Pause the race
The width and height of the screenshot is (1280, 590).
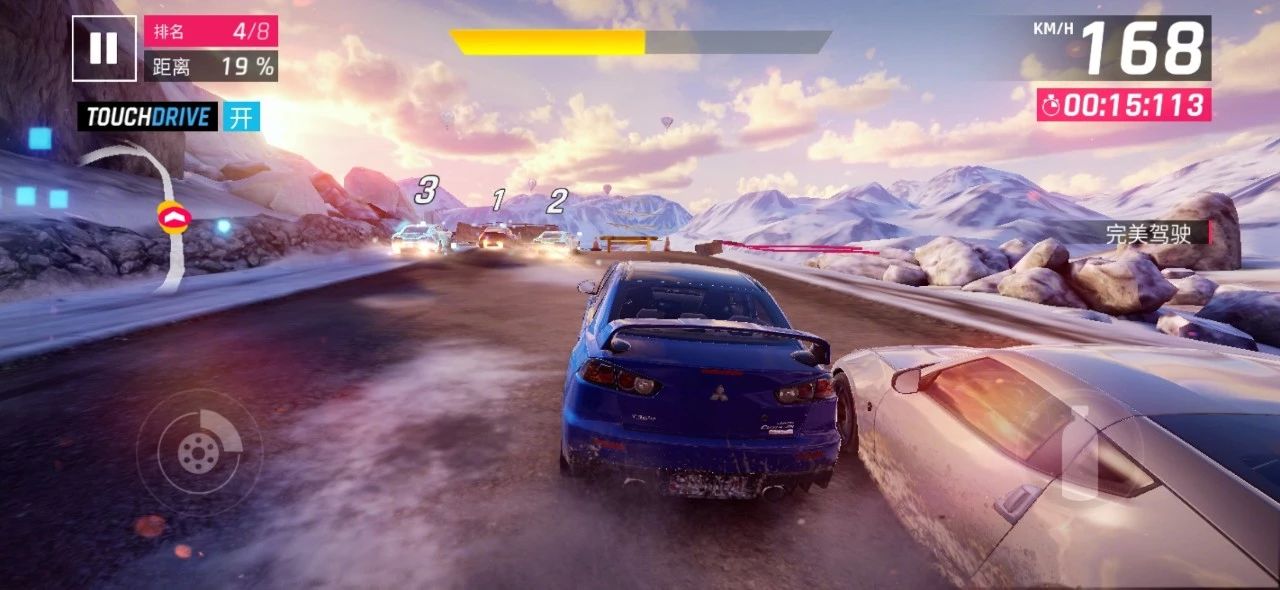click(x=103, y=47)
